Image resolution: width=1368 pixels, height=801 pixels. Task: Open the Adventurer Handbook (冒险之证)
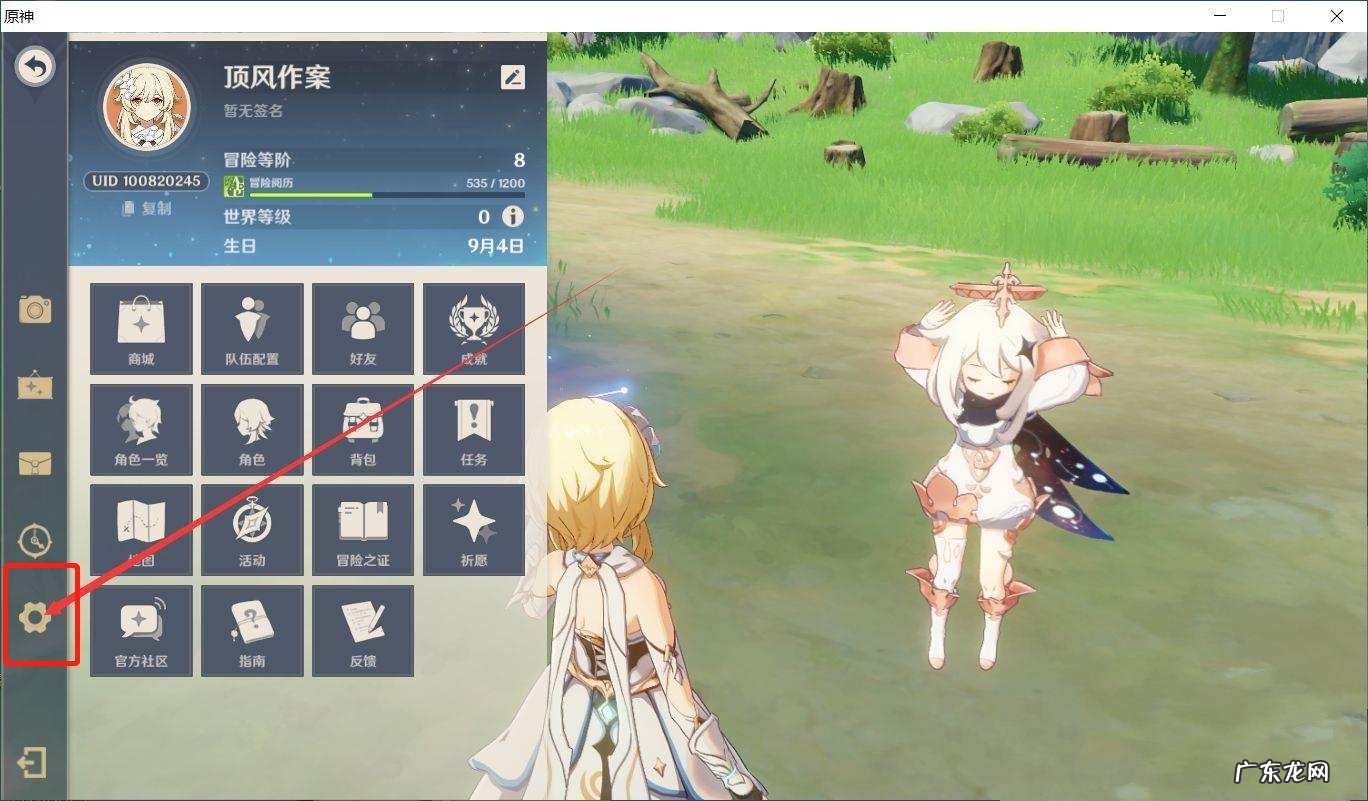[x=363, y=529]
